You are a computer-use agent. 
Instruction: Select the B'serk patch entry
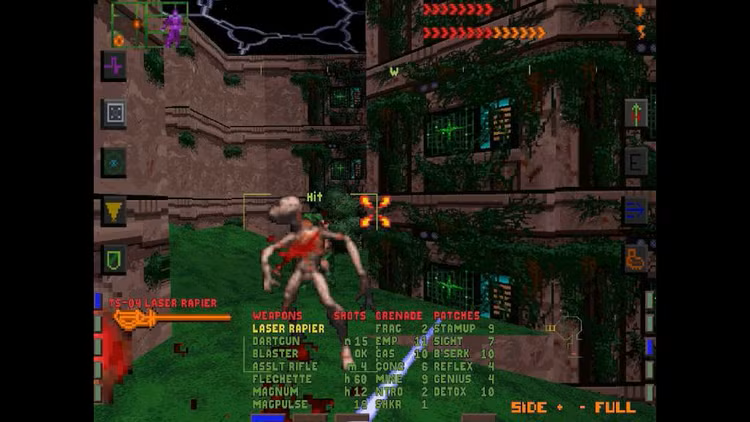(x=454, y=354)
